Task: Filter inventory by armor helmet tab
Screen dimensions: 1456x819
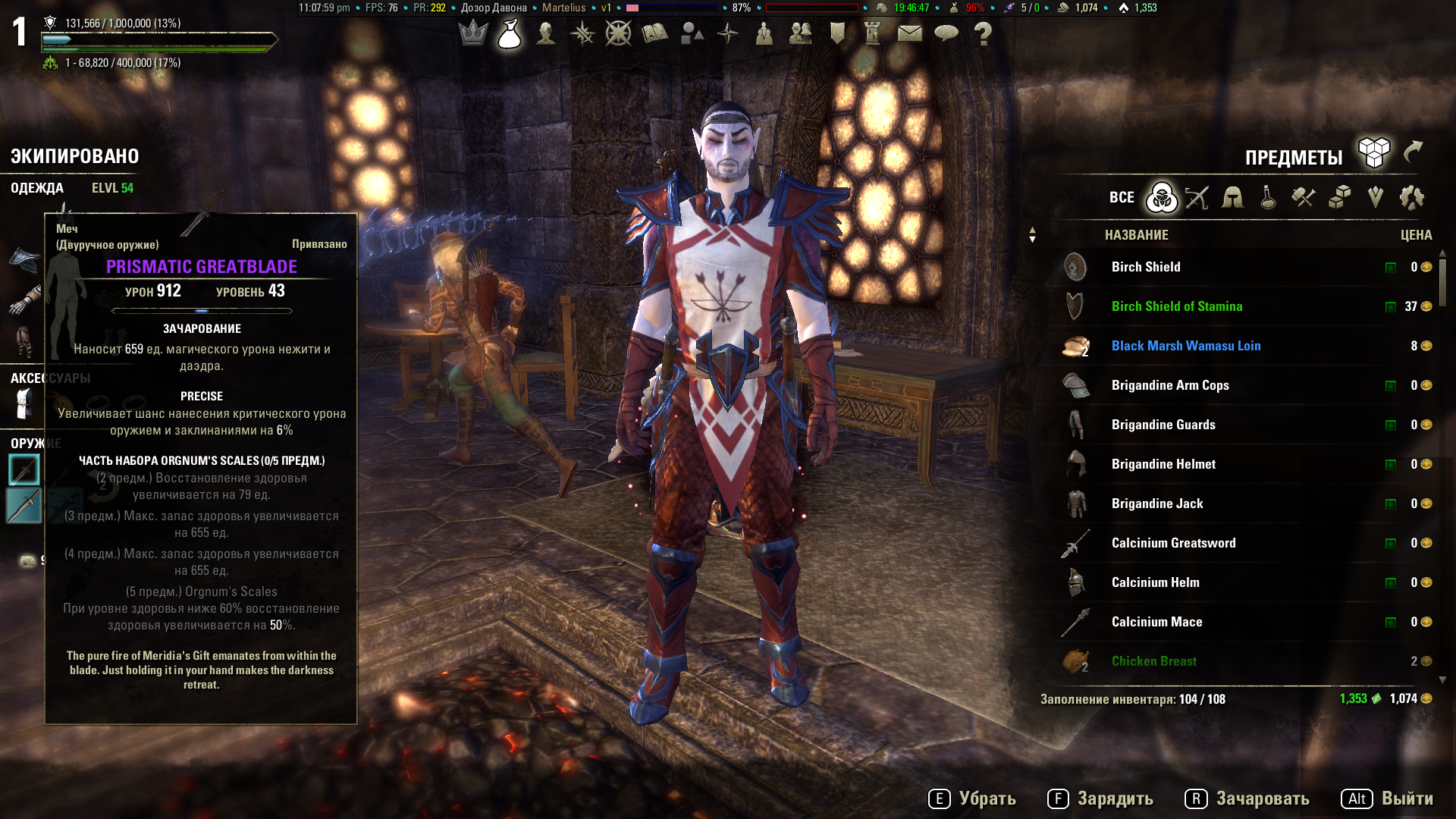Action: coord(1232,198)
